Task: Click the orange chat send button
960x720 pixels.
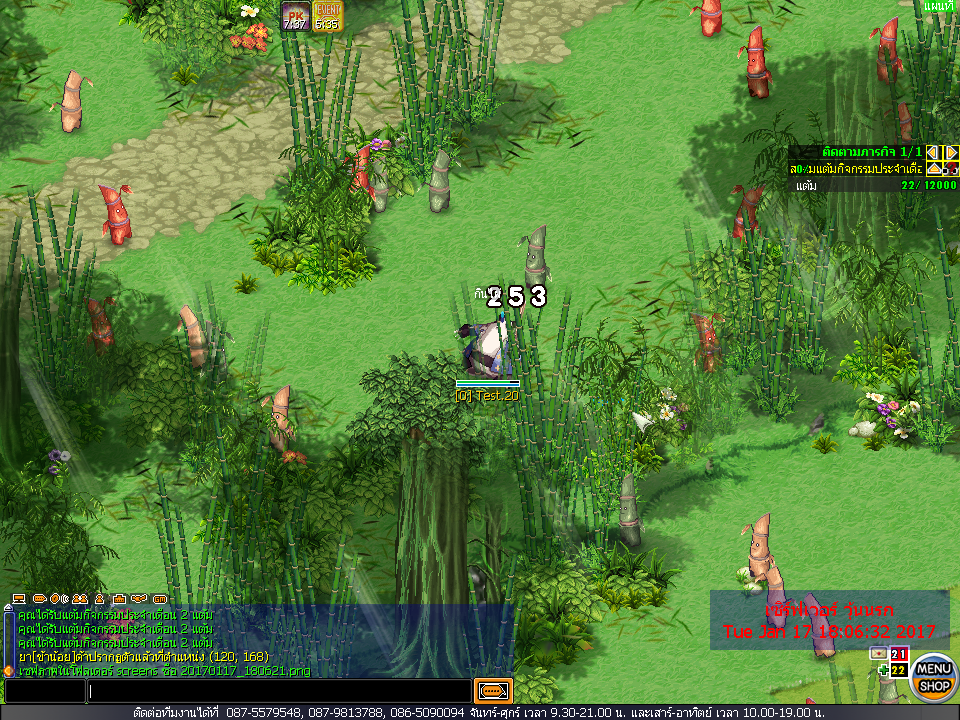Action: pos(494,691)
